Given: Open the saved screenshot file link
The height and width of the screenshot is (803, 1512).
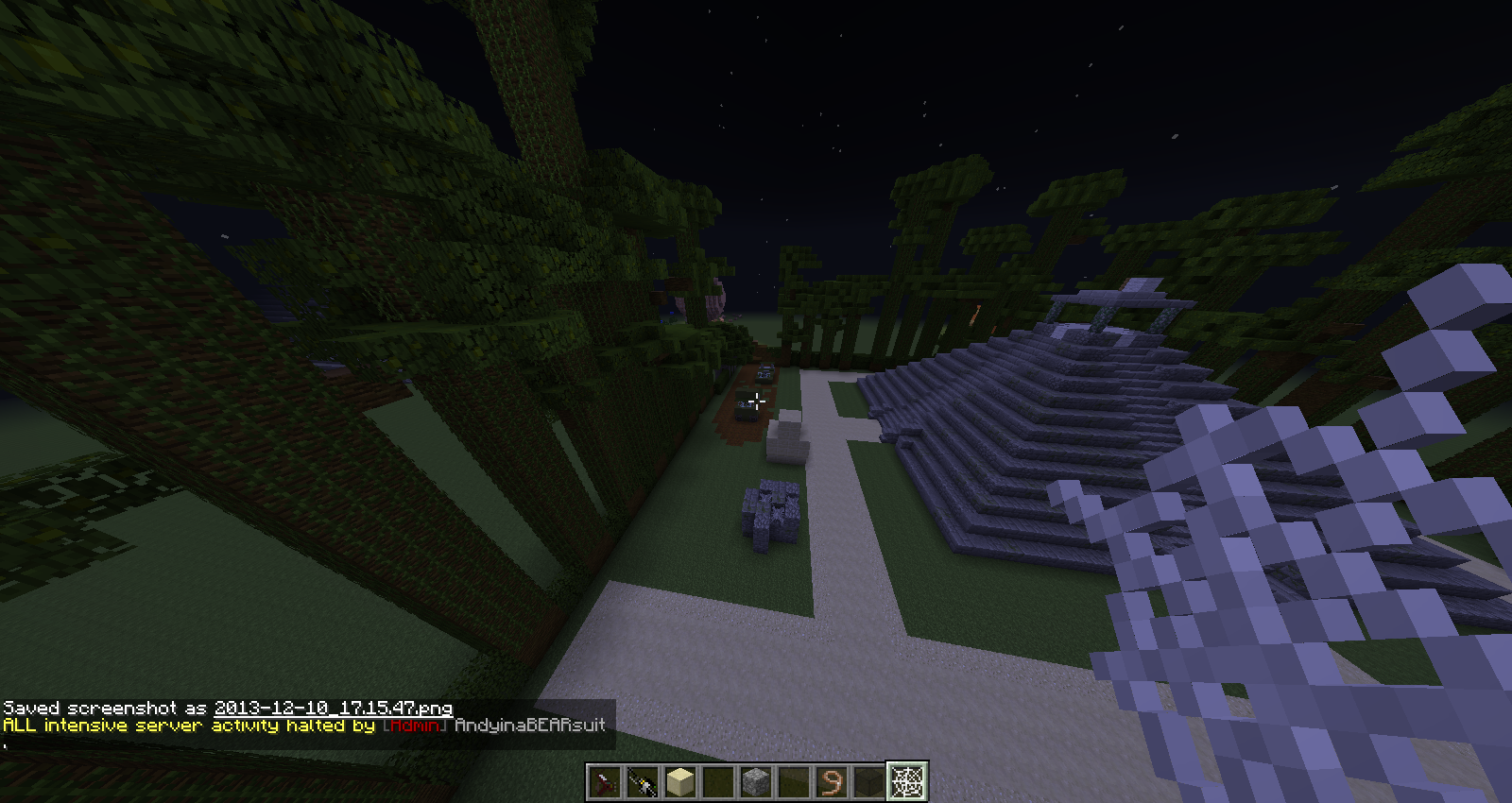Looking at the screenshot, I should pos(333,708).
